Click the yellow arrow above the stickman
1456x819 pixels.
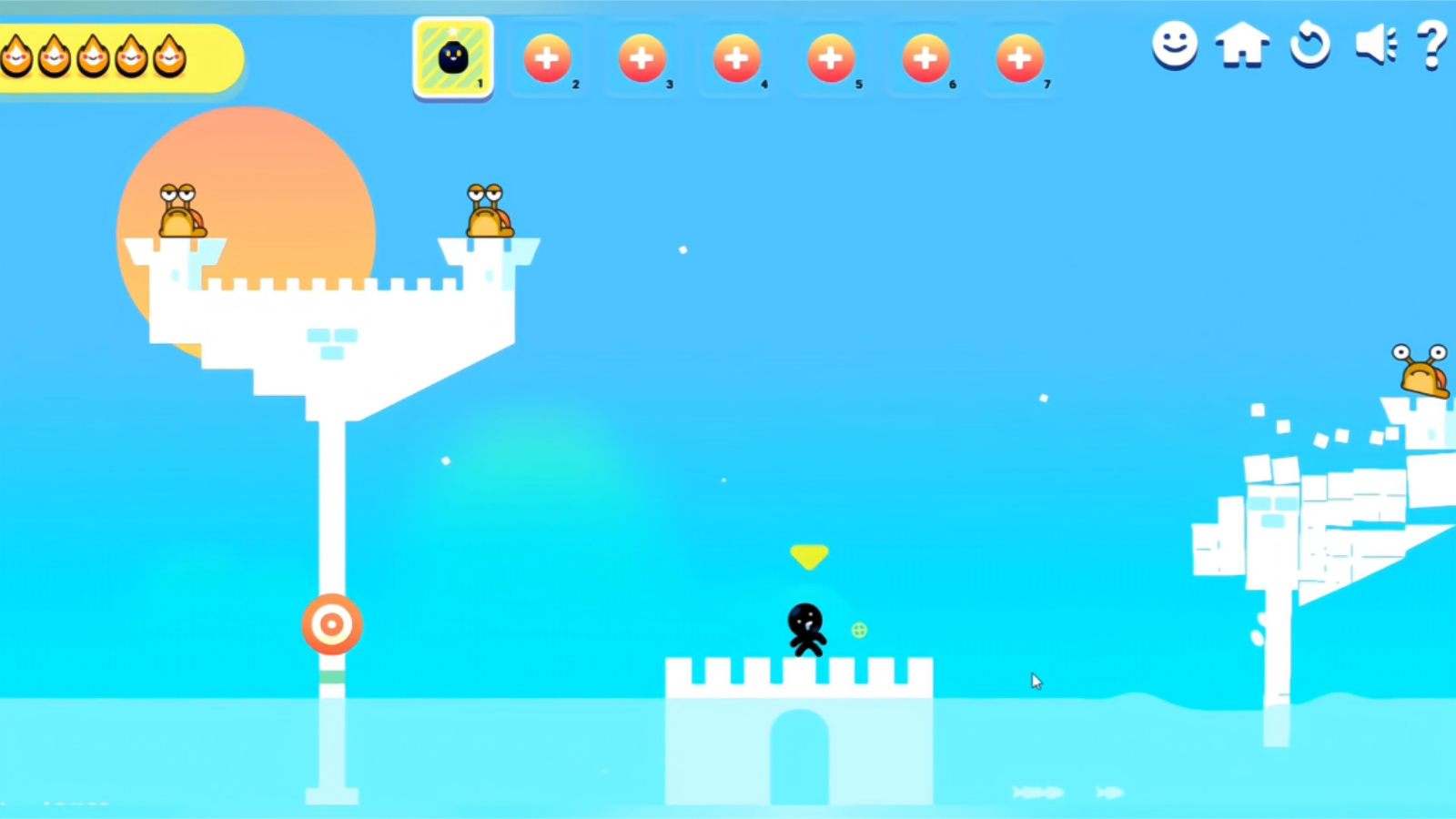809,556
